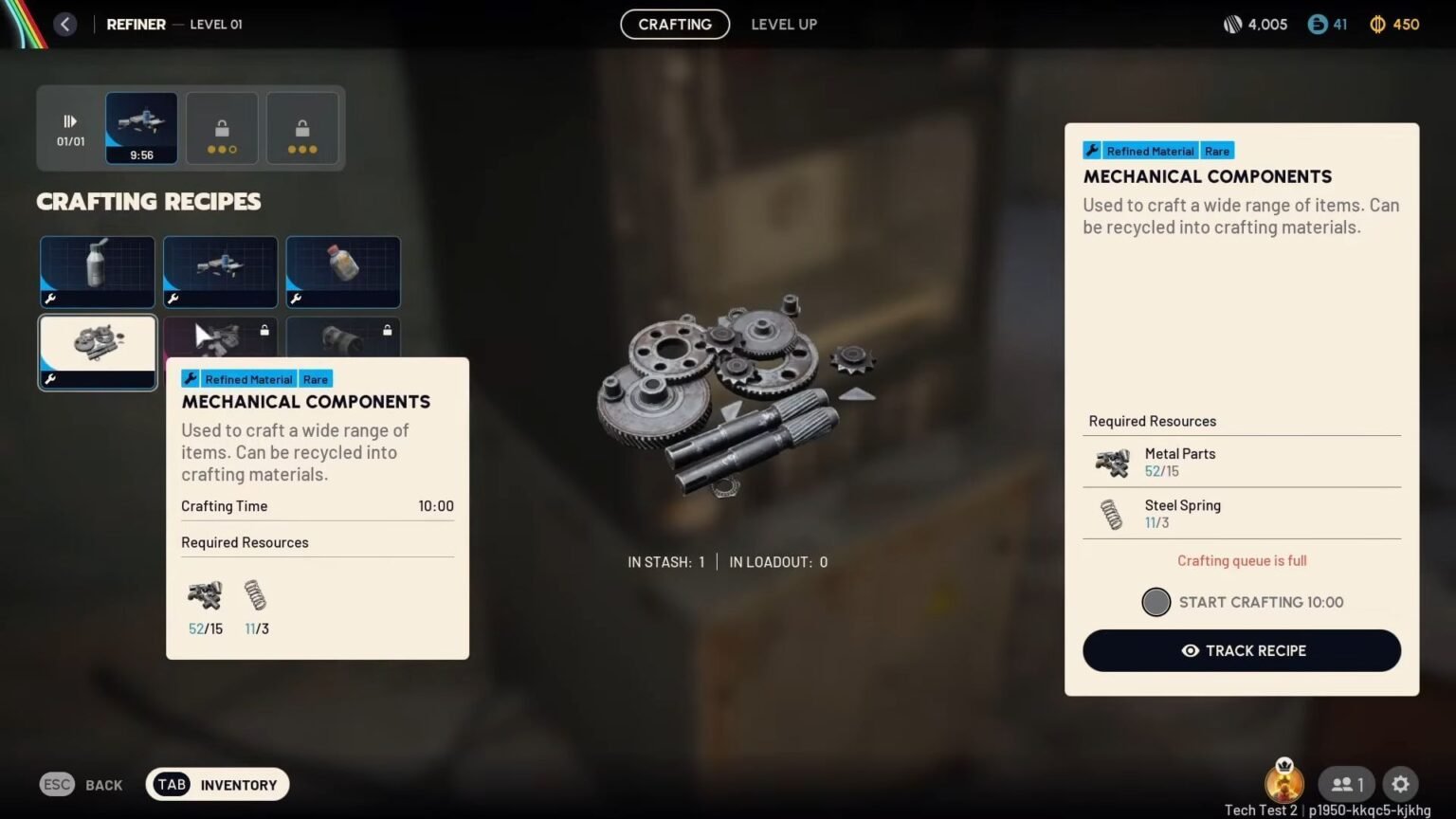Open the settings gear at bottom right
The height and width of the screenshot is (819, 1456).
(1400, 784)
